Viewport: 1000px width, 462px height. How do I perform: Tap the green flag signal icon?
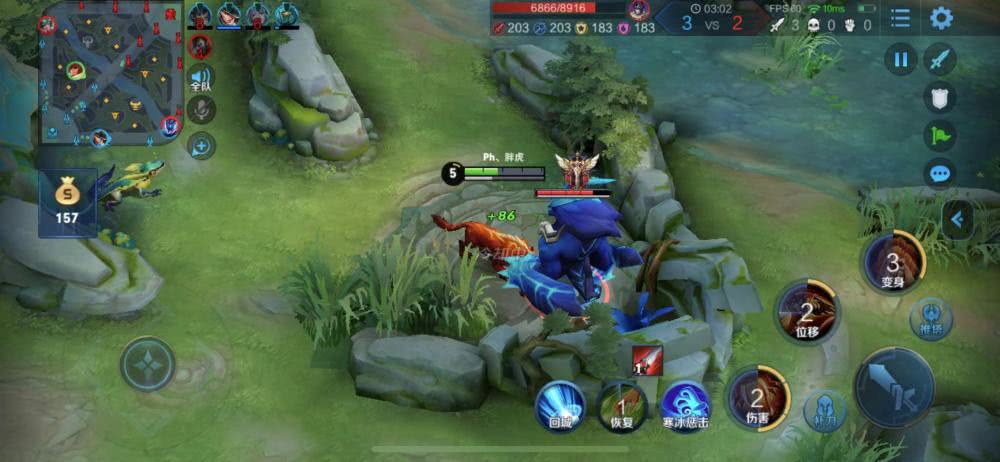[x=940, y=135]
